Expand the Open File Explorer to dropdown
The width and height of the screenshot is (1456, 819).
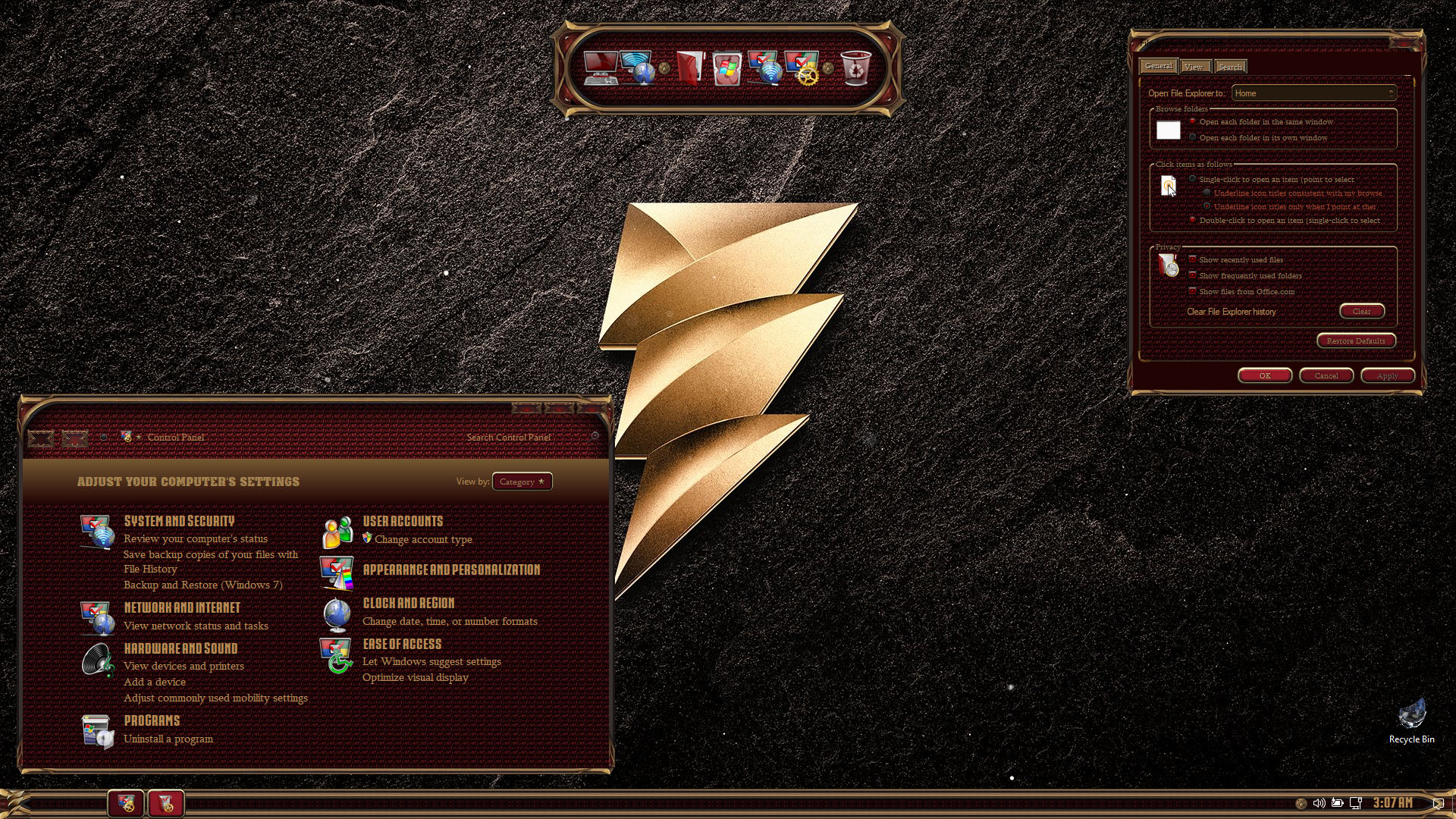coord(1313,93)
